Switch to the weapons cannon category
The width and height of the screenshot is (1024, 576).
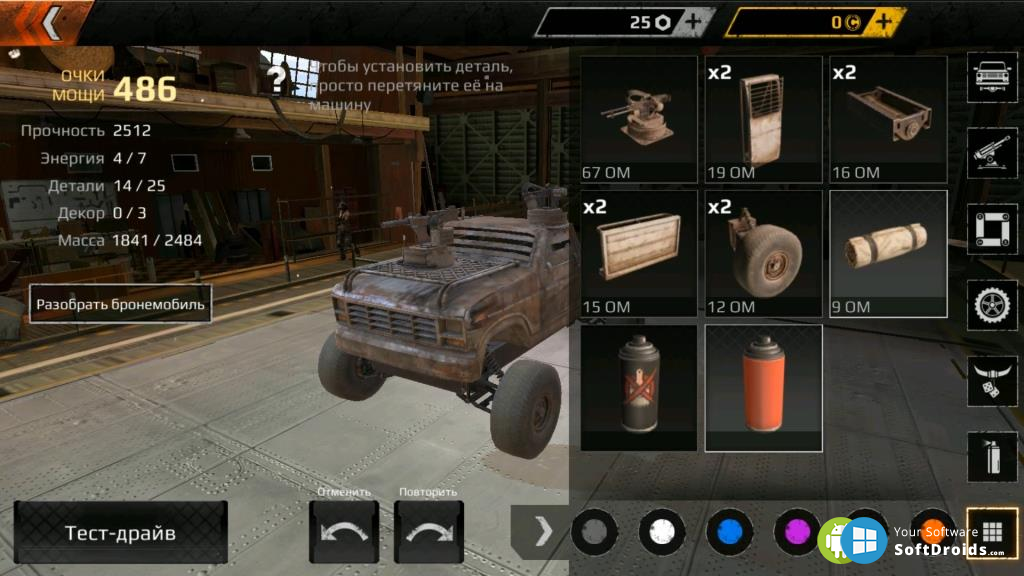992,153
